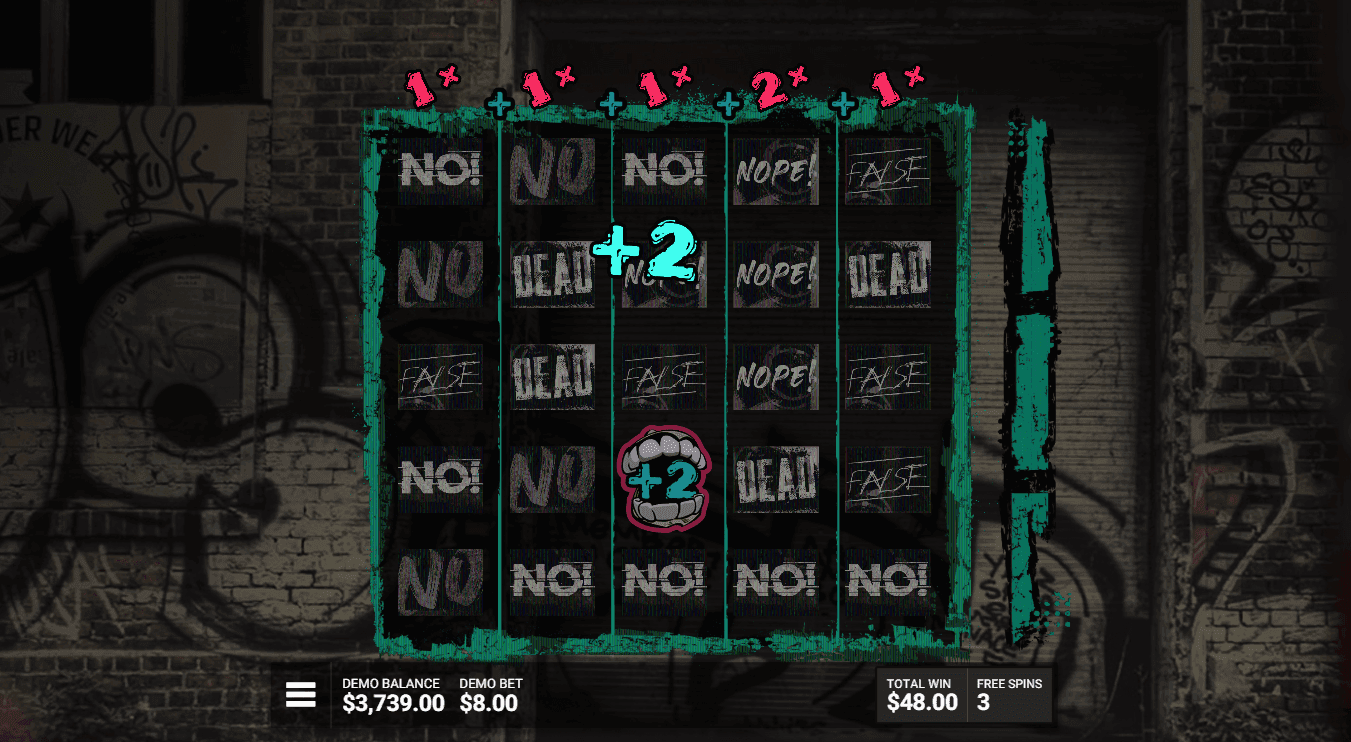Click the FALSE symbol in the middle row
The width and height of the screenshot is (1351, 742).
point(664,376)
